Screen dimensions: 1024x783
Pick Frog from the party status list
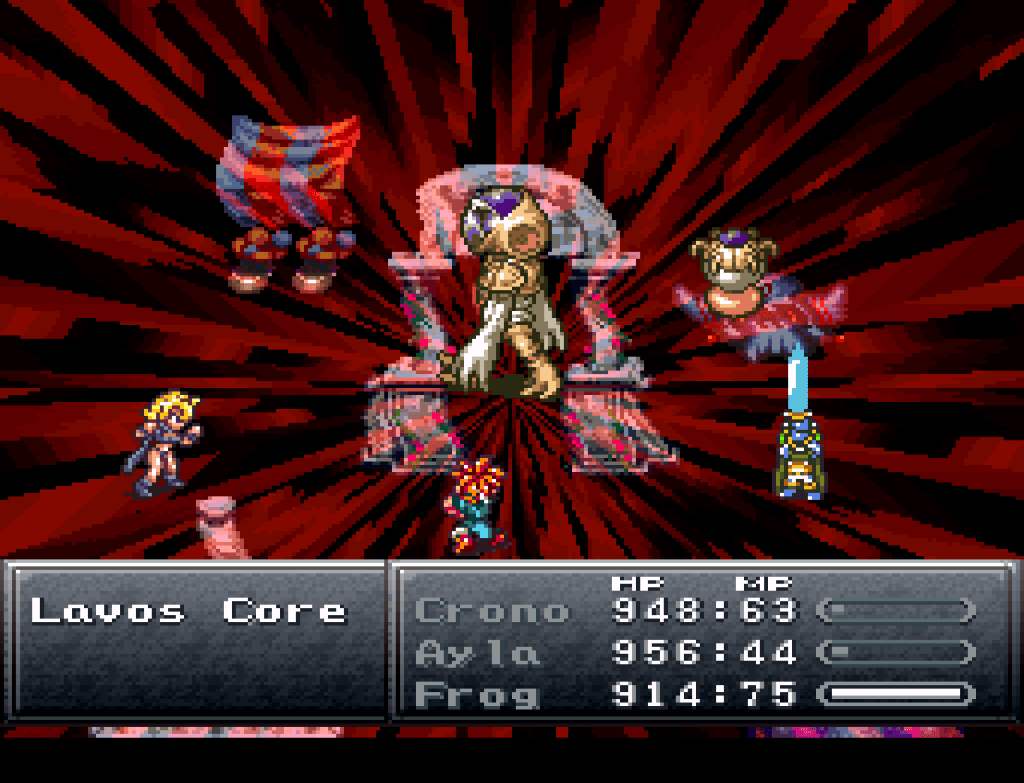tap(477, 694)
